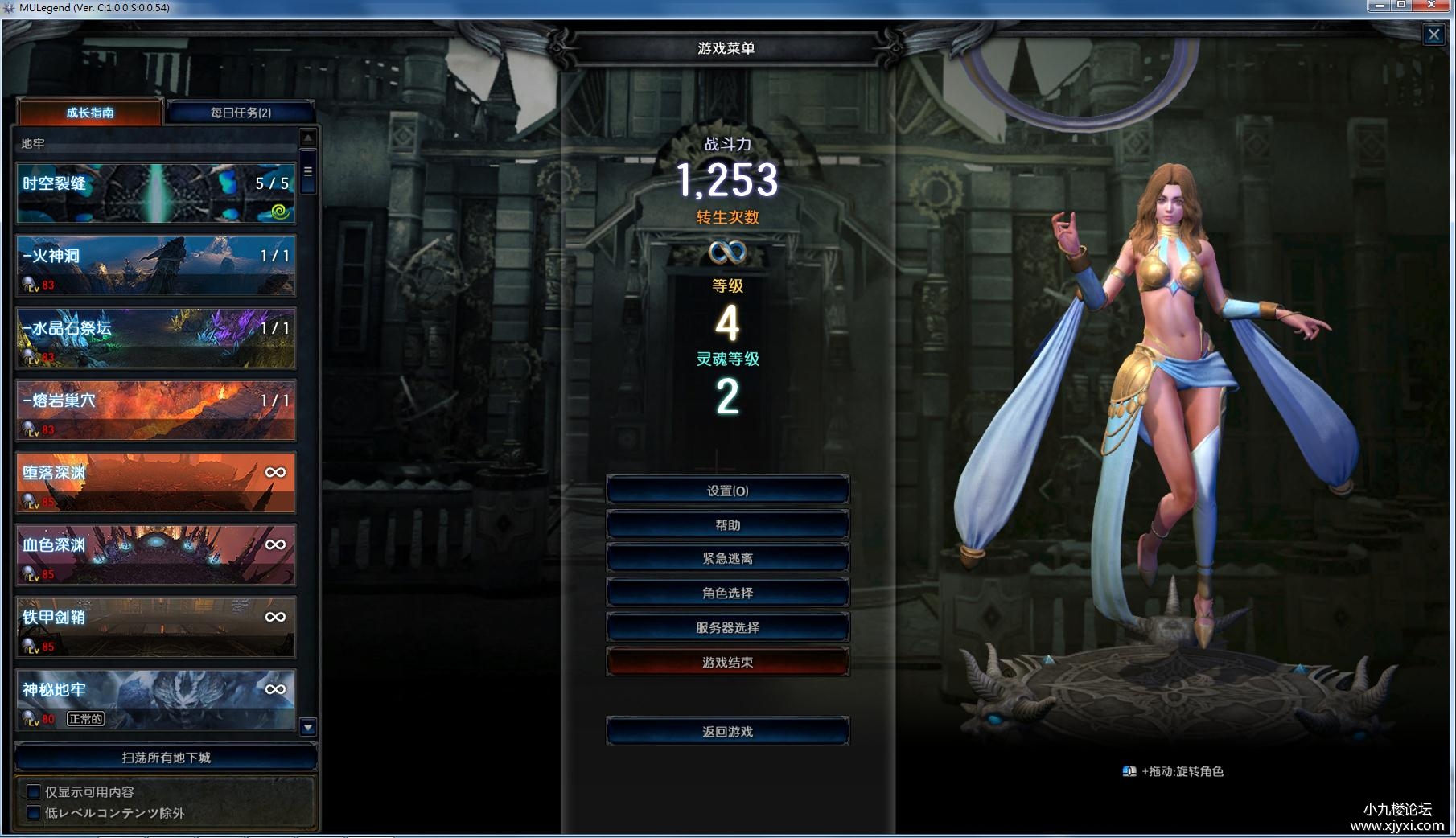The width and height of the screenshot is (1456, 838).
Task: Select the 血色深渊 dungeon entry
Action: click(156, 555)
